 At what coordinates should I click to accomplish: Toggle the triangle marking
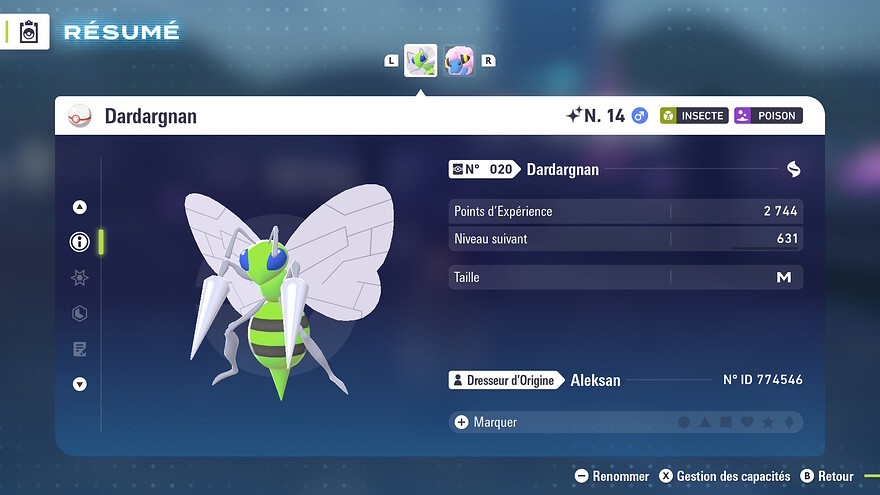[x=705, y=423]
